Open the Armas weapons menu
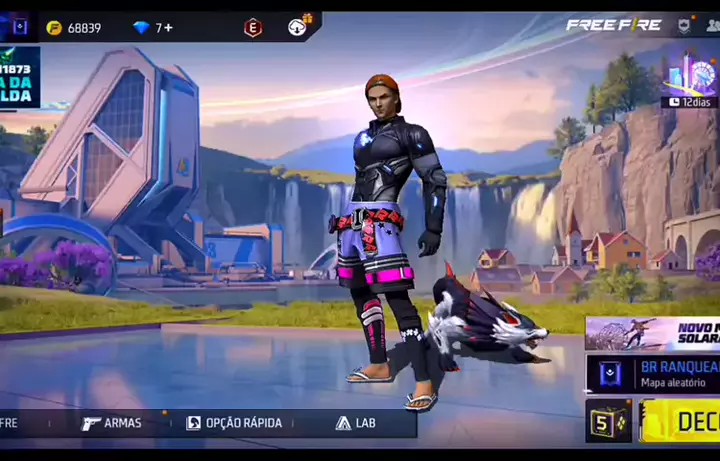Screen dimensions: 720x461 point(112,423)
